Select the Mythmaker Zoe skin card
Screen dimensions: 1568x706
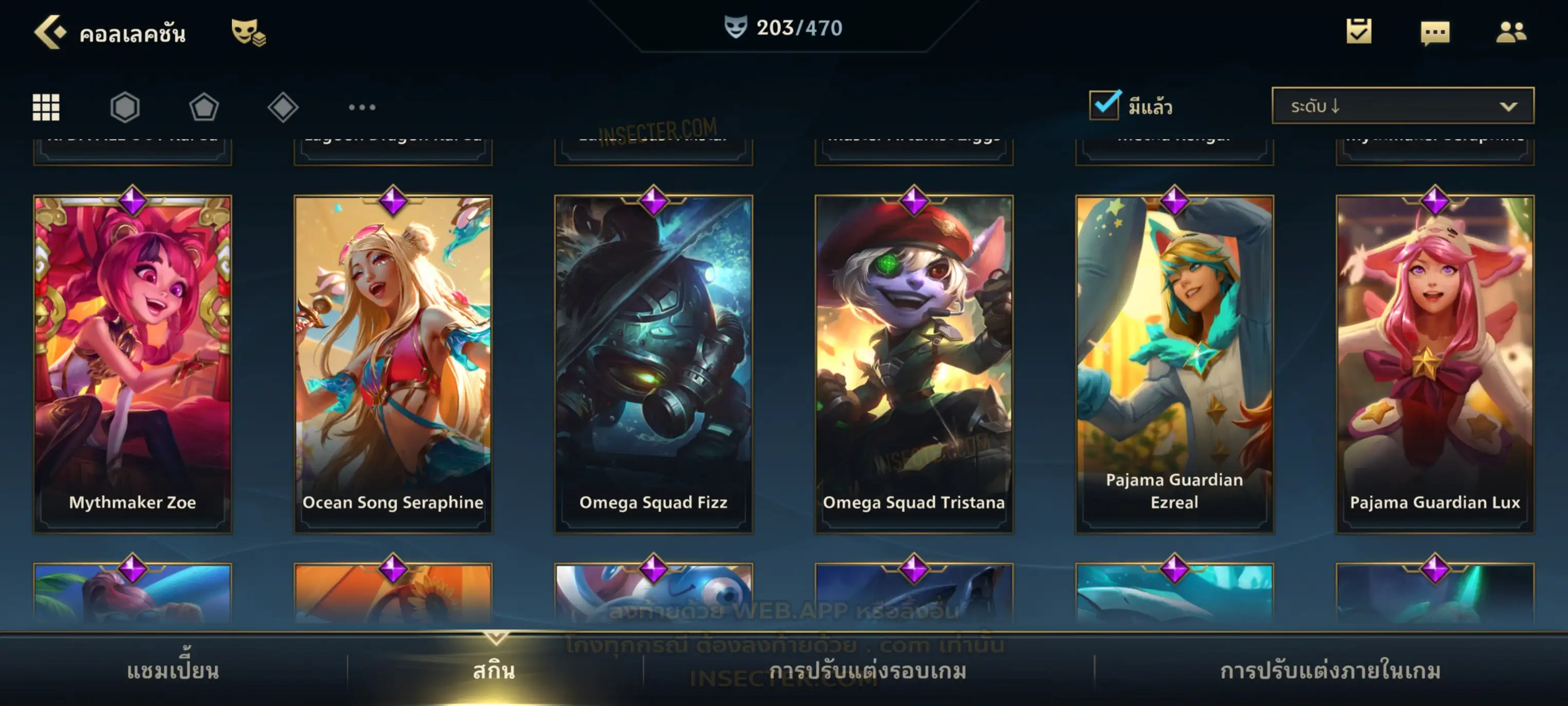coord(133,364)
